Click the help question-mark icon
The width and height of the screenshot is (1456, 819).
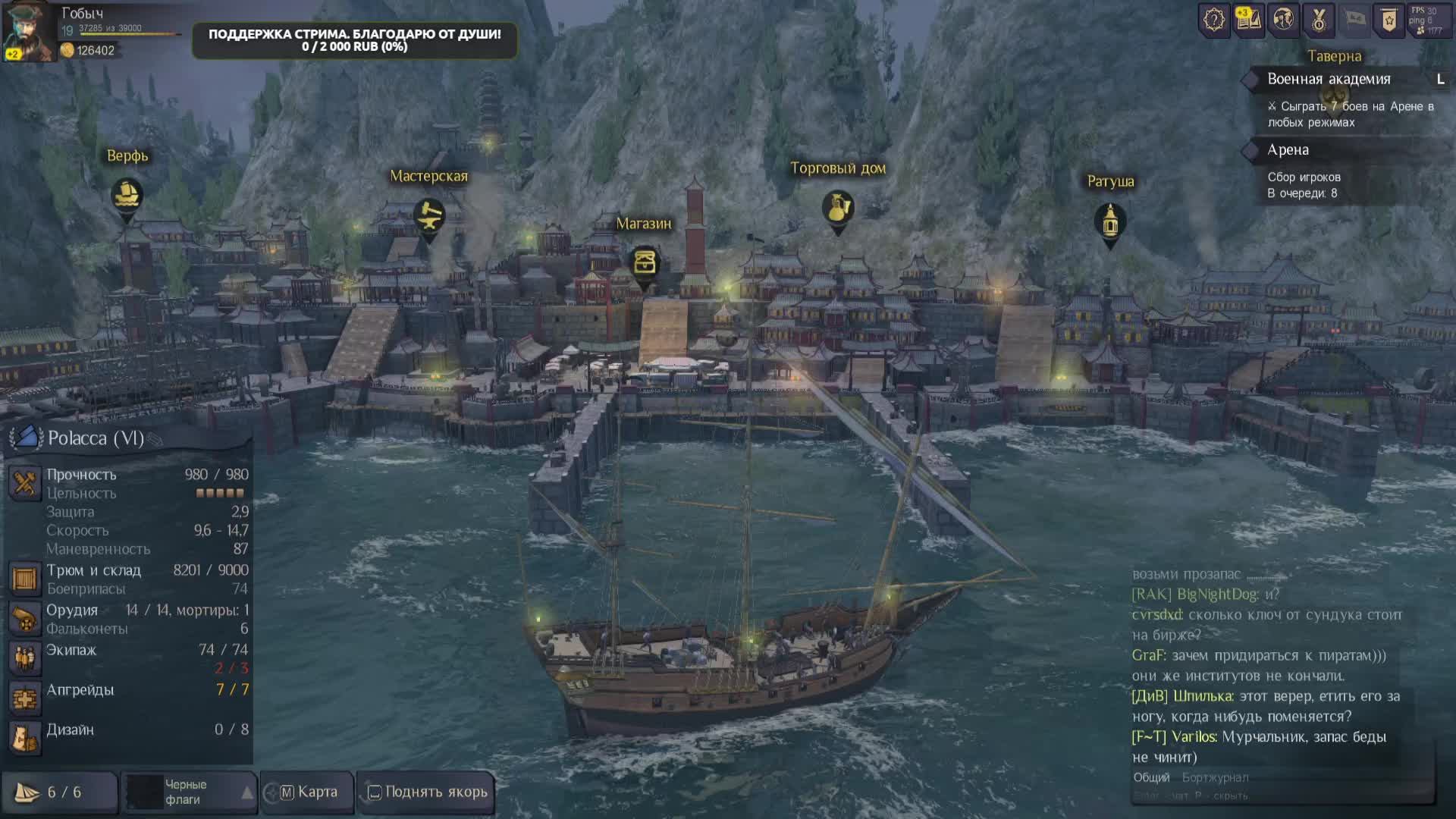[x=1213, y=20]
